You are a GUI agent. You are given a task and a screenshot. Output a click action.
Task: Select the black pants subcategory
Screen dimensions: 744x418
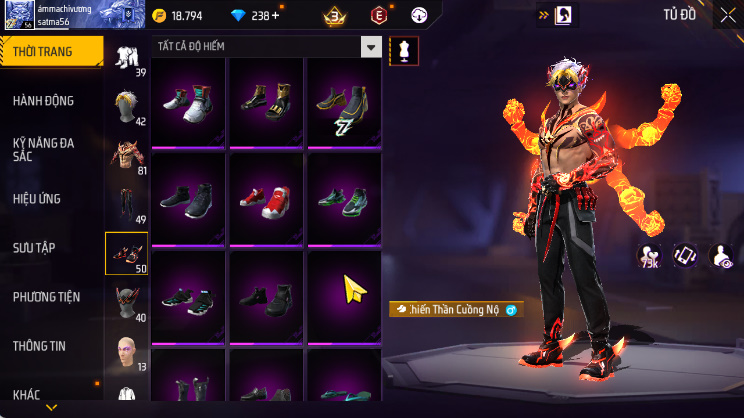click(x=127, y=204)
